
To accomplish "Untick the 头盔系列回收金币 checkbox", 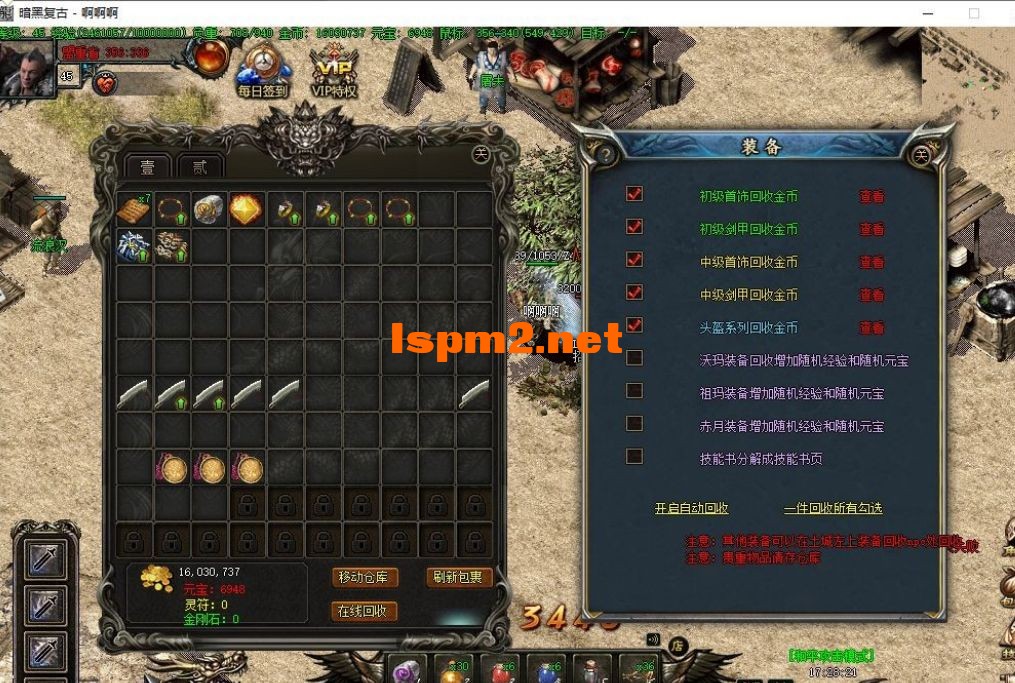I will (x=634, y=326).
